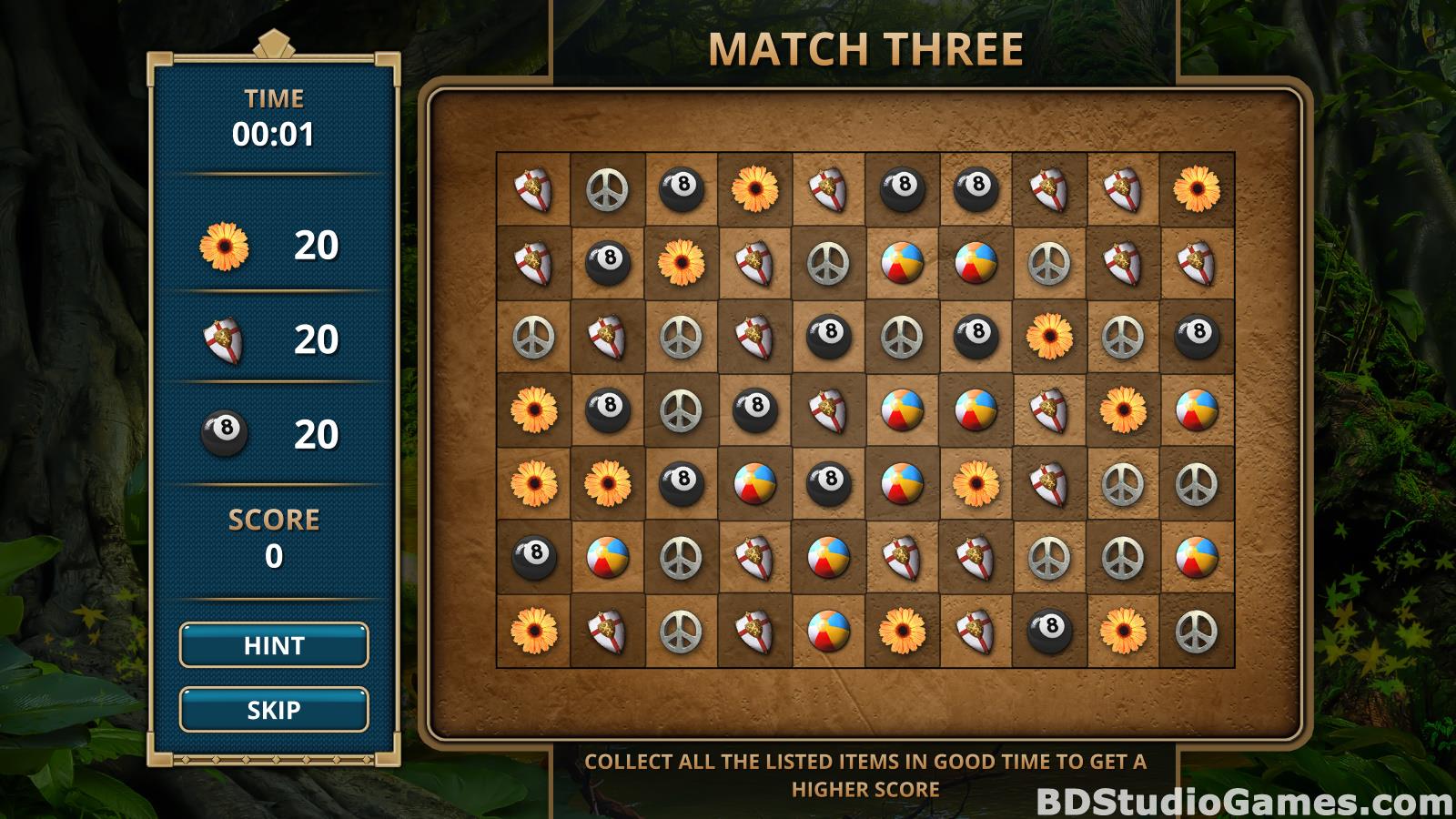Choose the only peace sign in the fourth row
The height and width of the screenshot is (819, 1456).
681,409
